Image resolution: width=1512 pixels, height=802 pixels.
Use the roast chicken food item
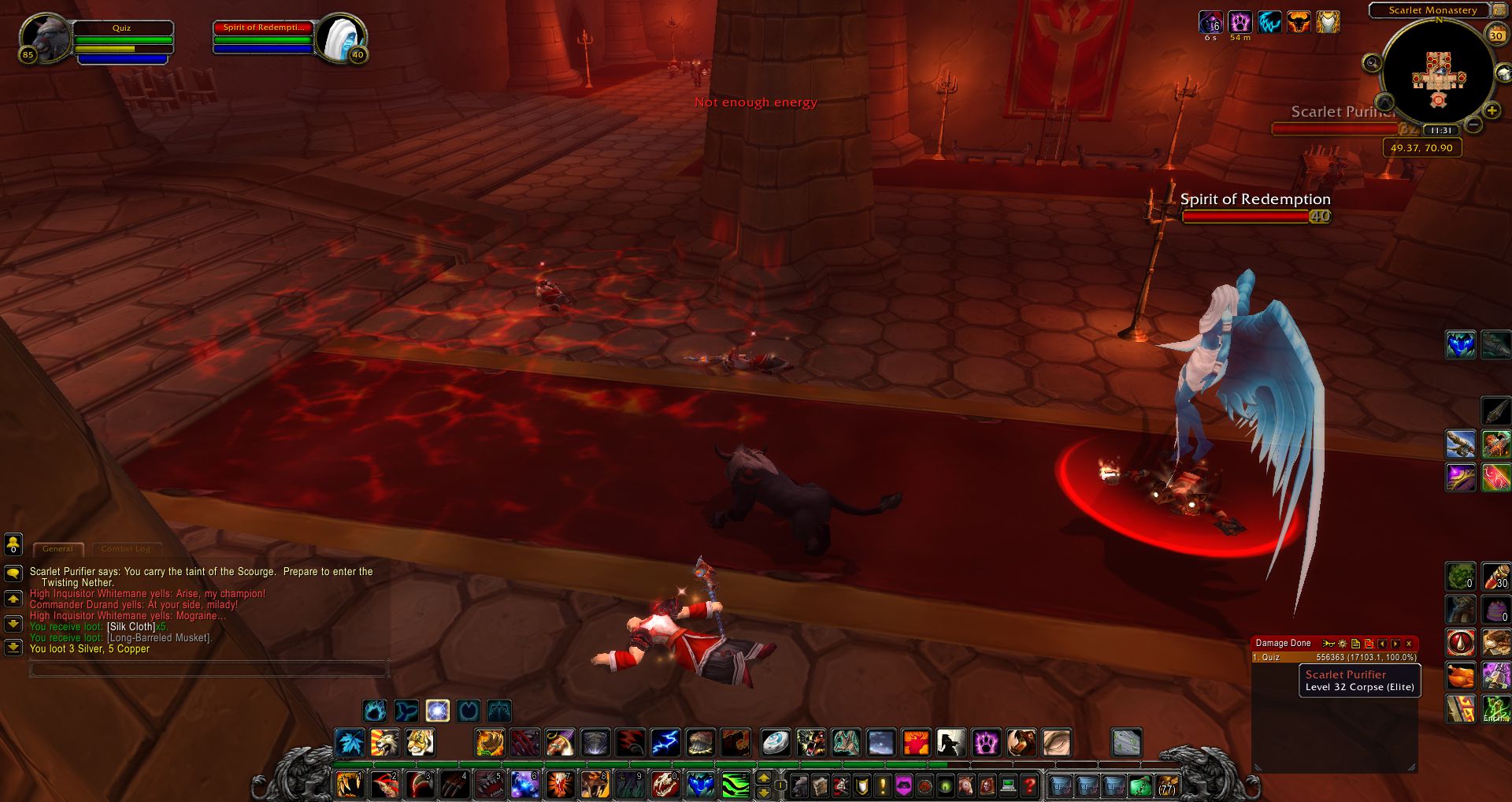[x=1461, y=675]
